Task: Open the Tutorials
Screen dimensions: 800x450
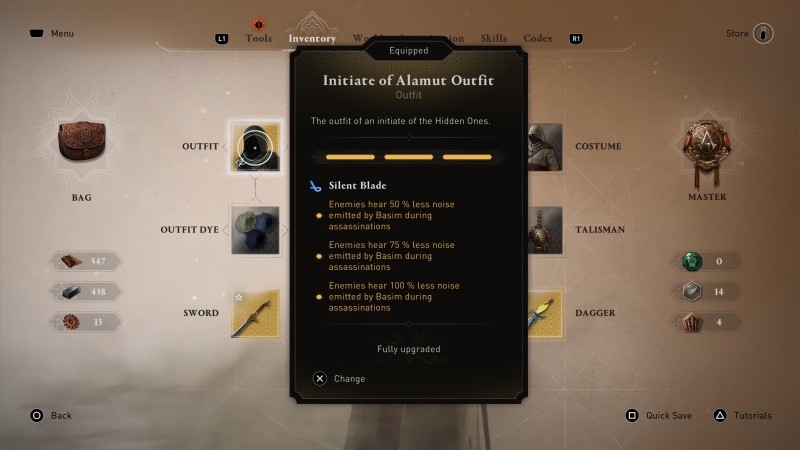Action: pyautogui.click(x=743, y=415)
